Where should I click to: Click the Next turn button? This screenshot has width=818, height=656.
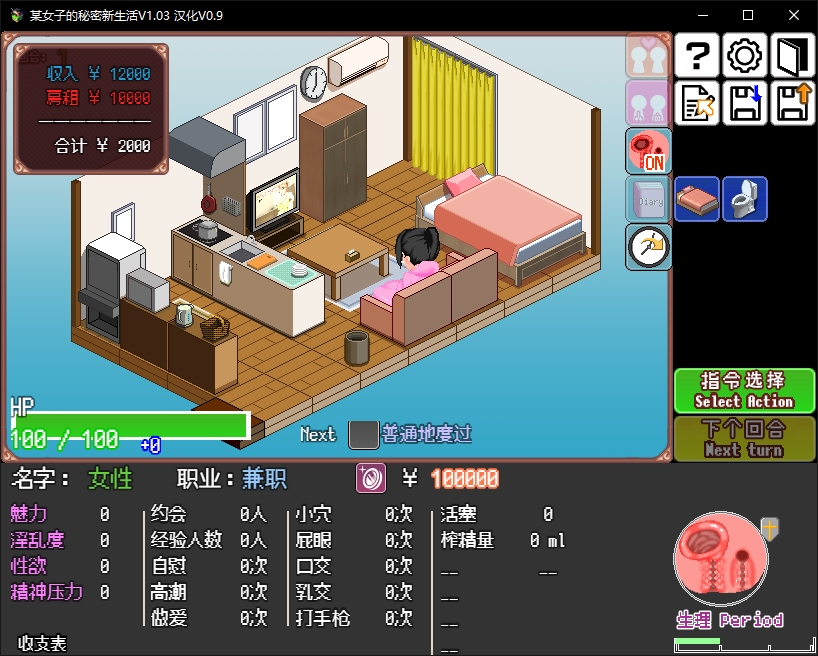(x=745, y=438)
